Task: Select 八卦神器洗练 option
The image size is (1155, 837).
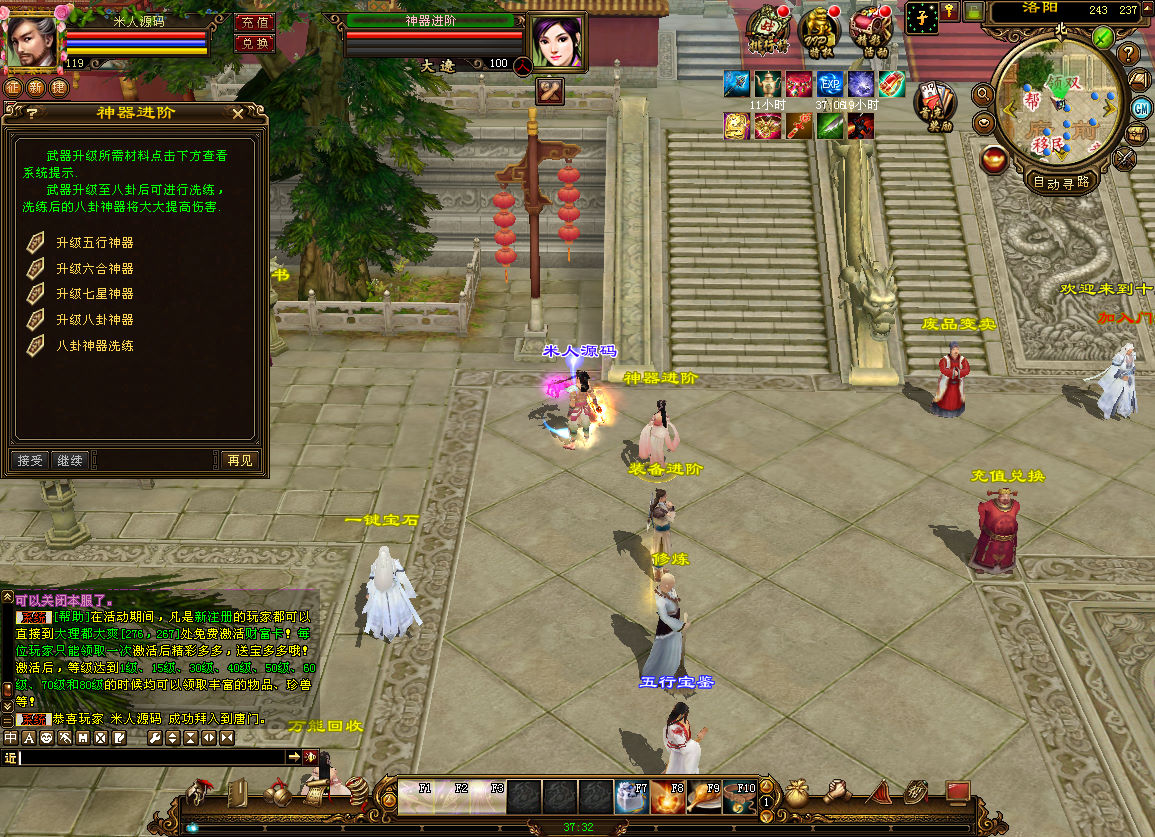Action: click(x=94, y=345)
